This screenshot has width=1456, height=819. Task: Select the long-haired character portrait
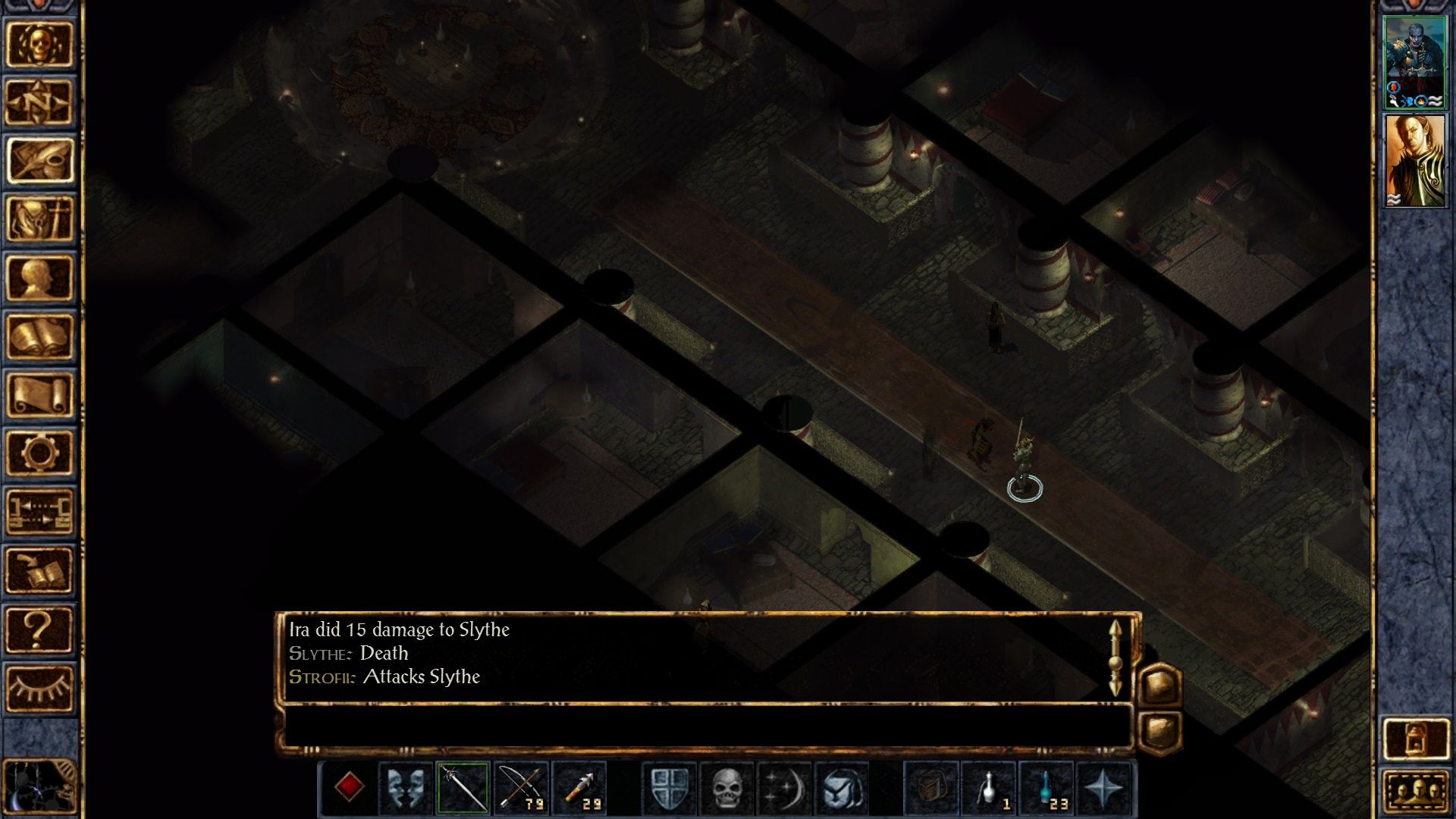(1415, 161)
